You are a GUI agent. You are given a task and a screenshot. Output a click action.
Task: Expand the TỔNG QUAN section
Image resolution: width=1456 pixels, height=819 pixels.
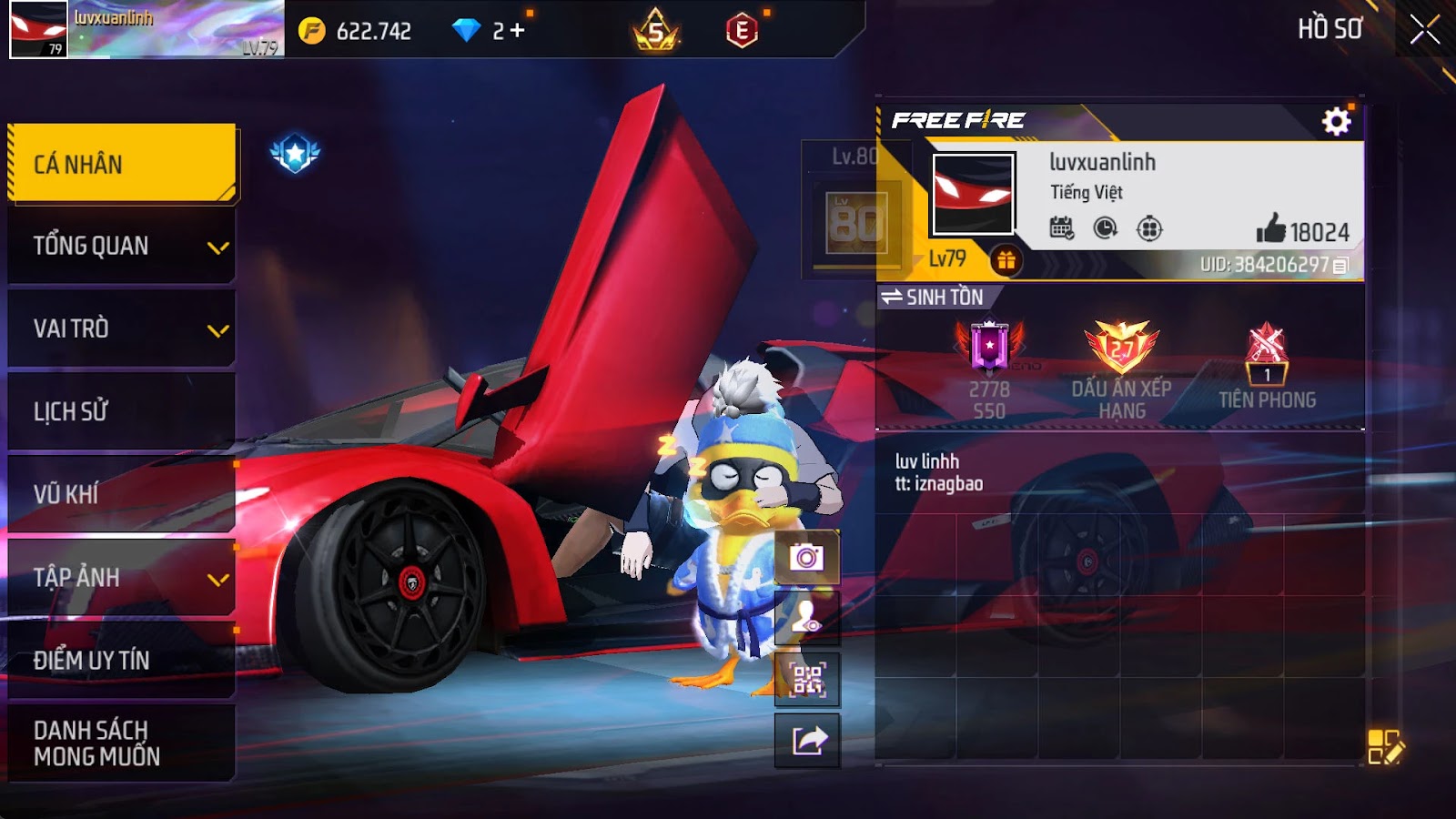click(122, 246)
